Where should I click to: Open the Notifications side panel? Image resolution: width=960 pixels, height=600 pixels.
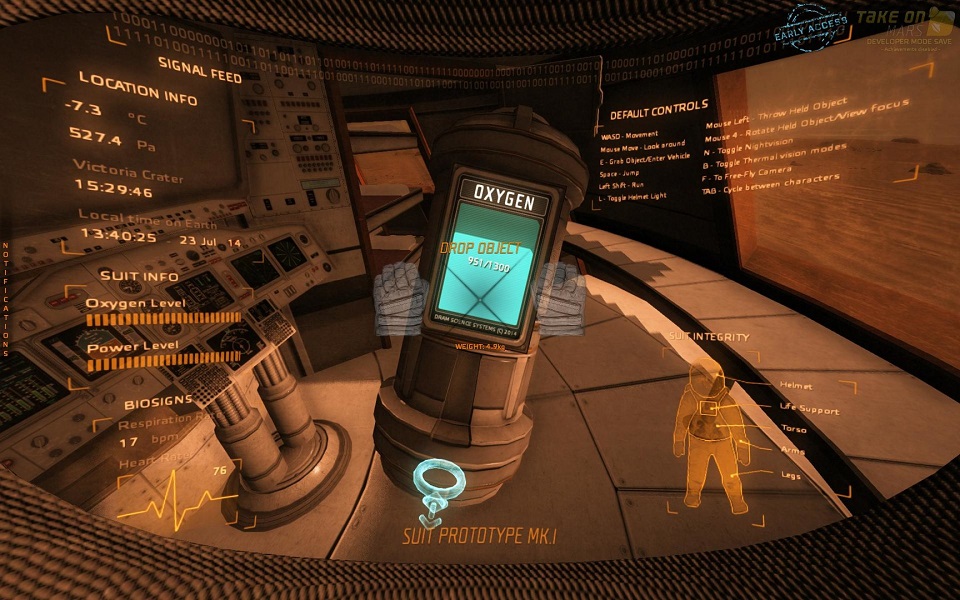[x=5, y=299]
